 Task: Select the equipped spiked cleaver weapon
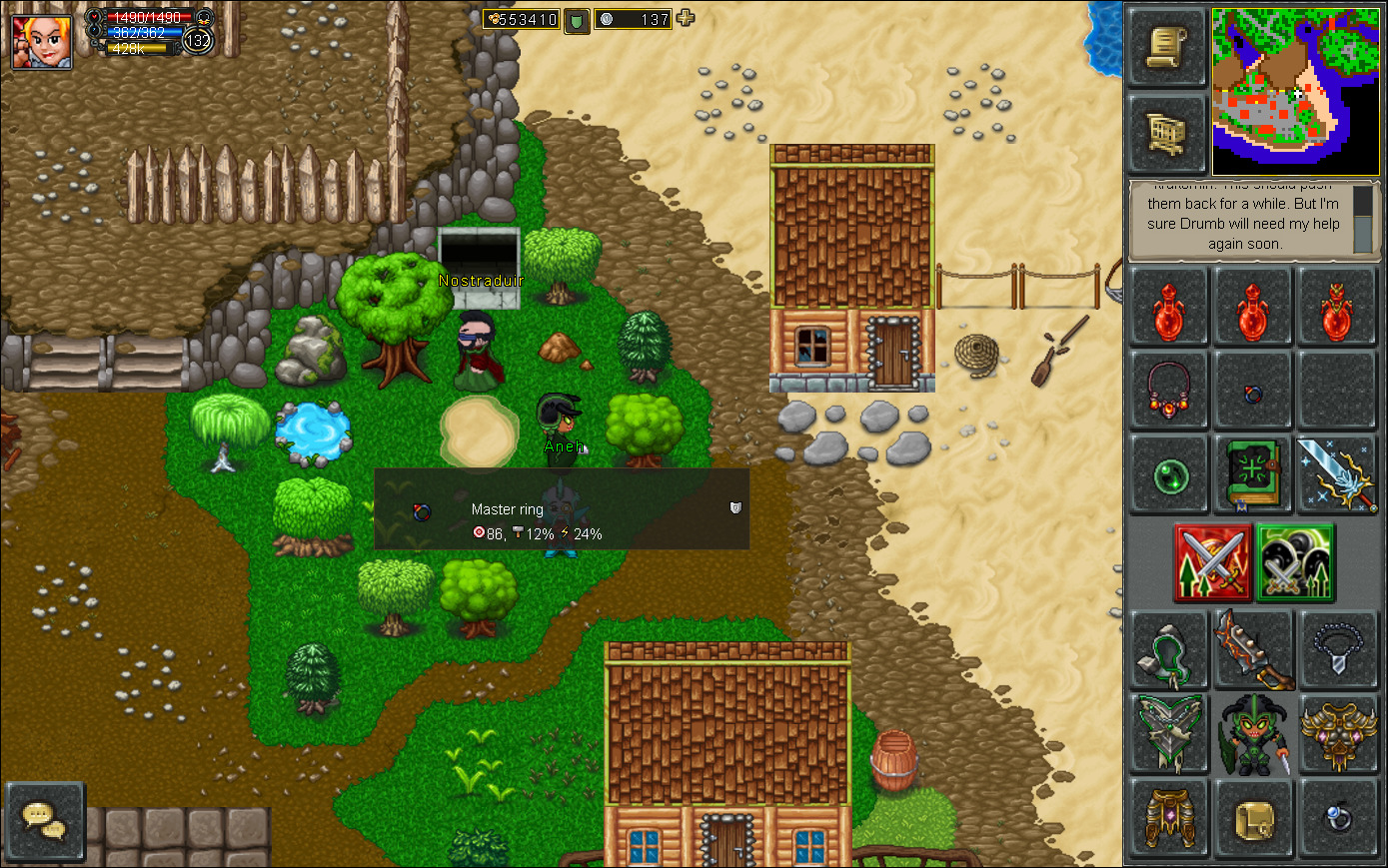tap(1253, 650)
